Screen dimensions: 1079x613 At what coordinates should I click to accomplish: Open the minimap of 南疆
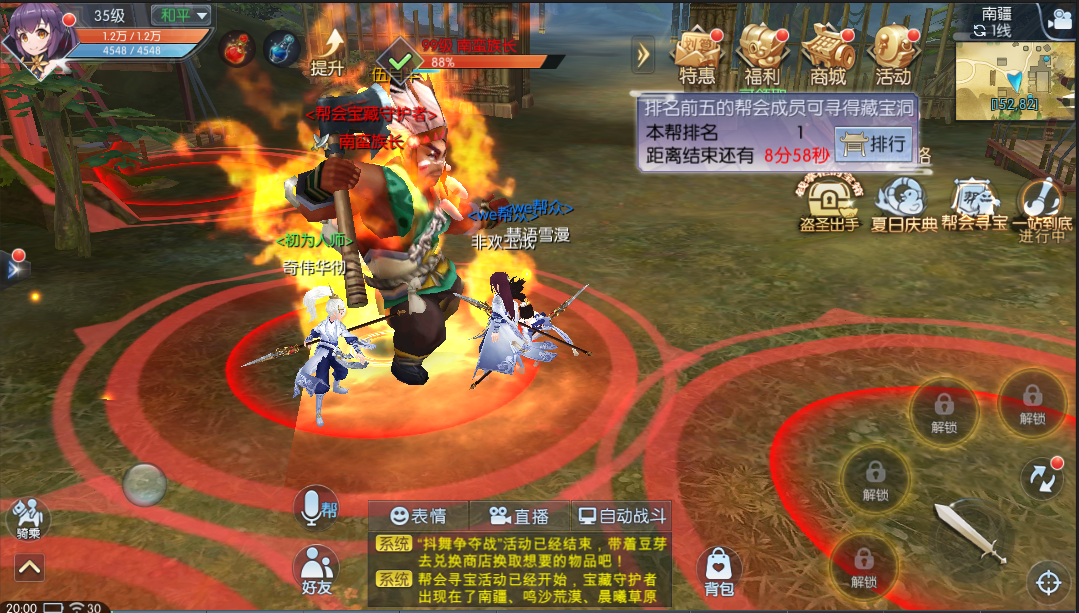1013,75
